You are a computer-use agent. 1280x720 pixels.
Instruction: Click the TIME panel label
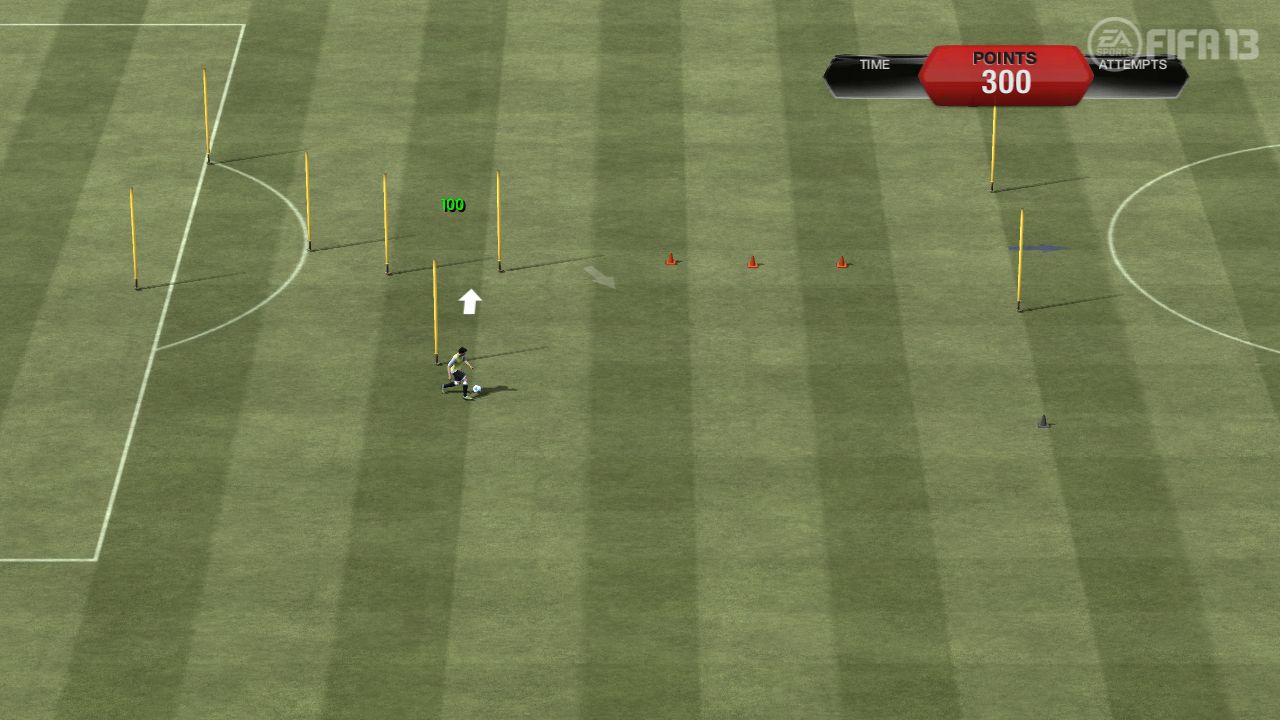coord(874,64)
